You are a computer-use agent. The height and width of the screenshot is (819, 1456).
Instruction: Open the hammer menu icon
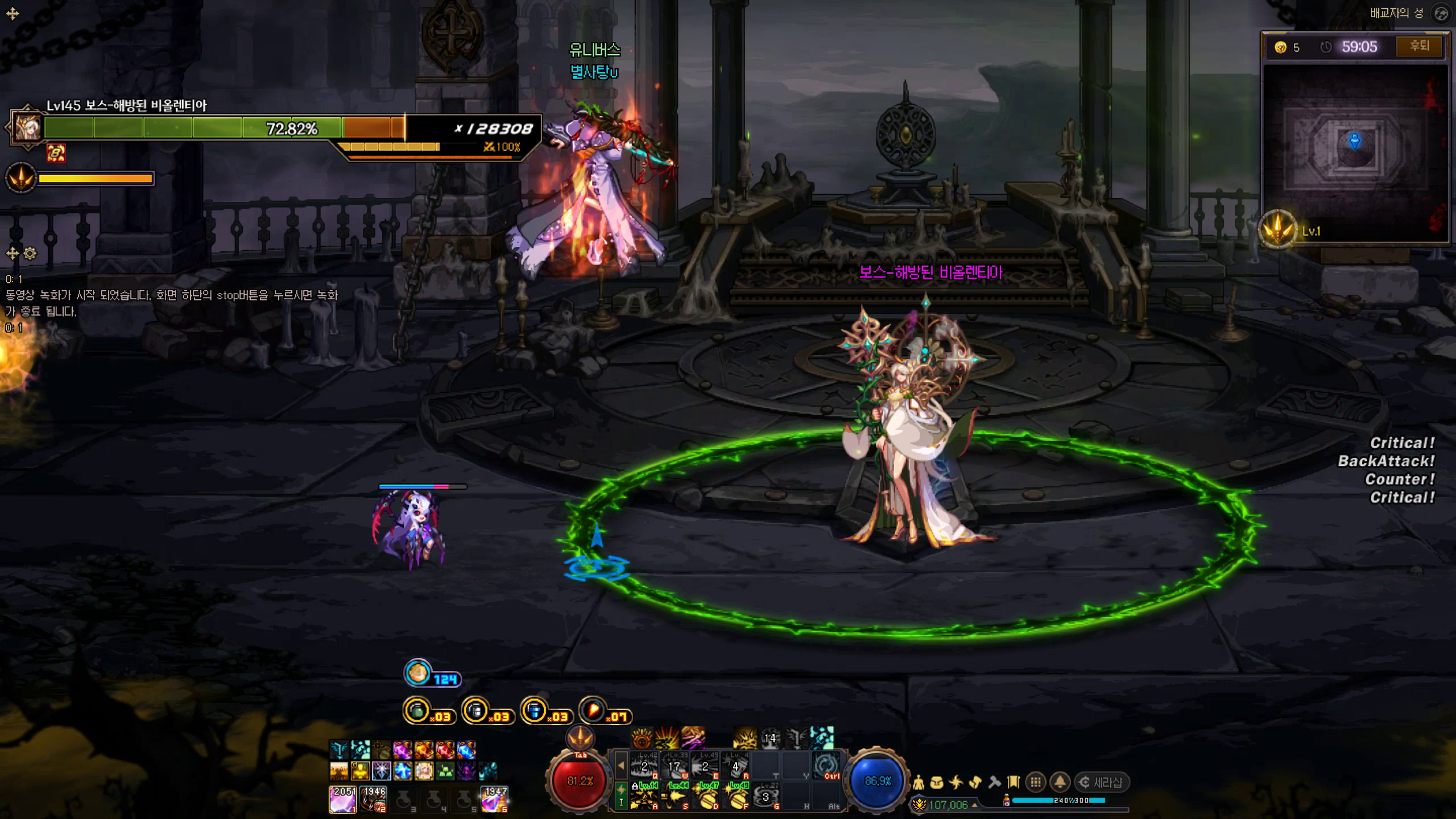[994, 783]
